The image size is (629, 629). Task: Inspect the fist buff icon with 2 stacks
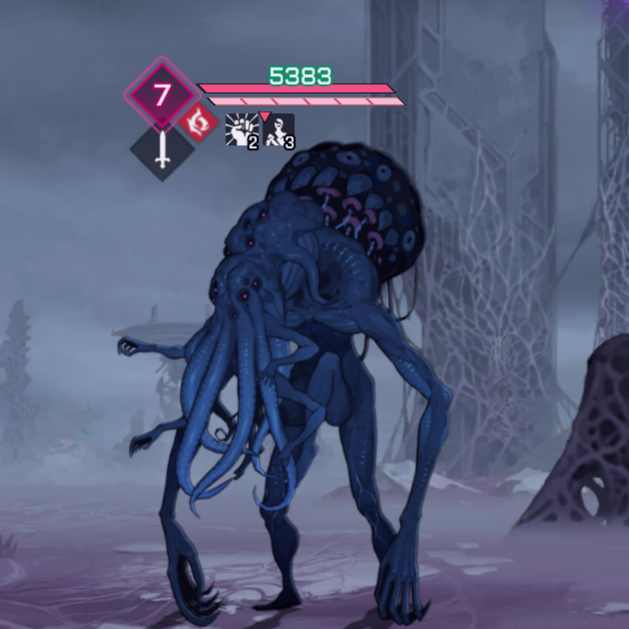(x=241, y=130)
